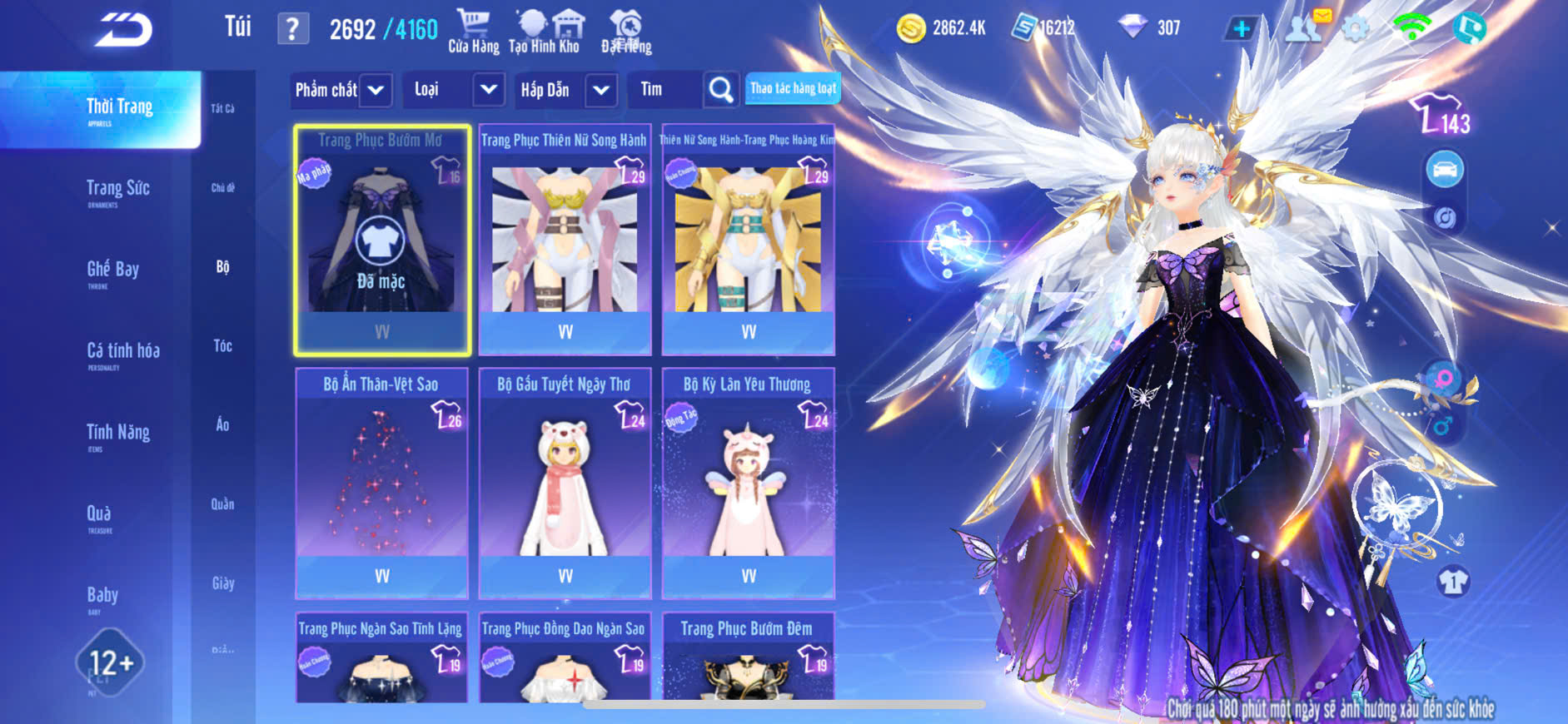Select the Cá tính hóa tab
This screenshot has height=724, width=1568.
pos(122,352)
